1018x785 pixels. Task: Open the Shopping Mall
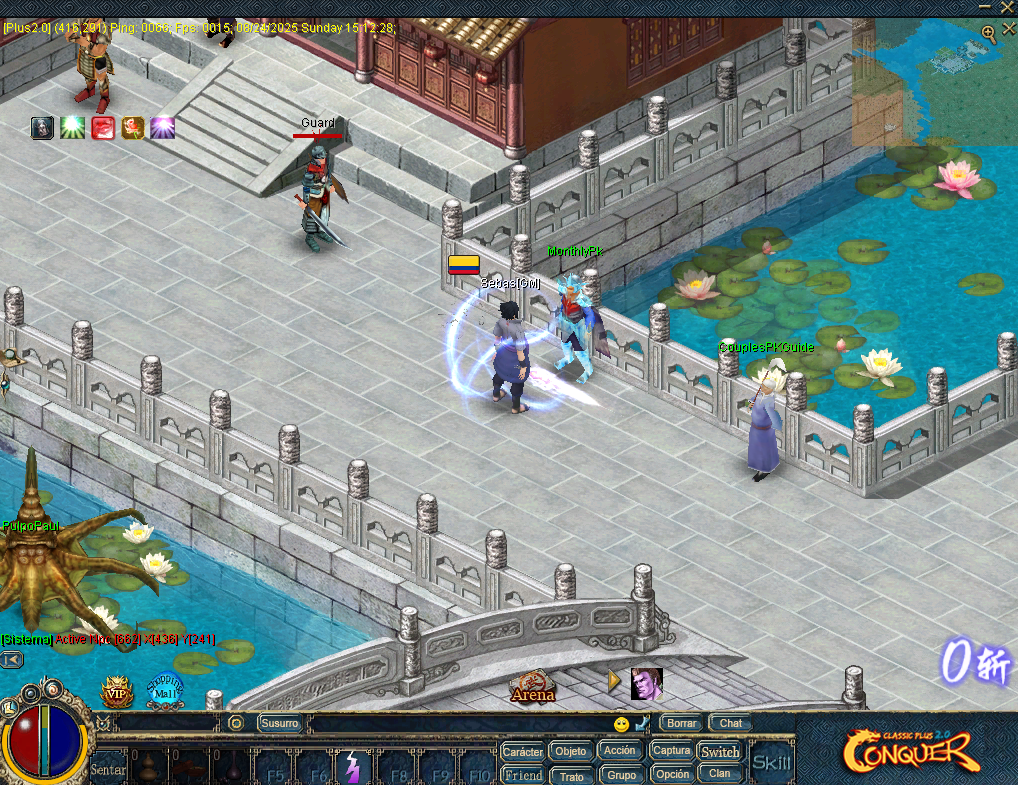point(164,688)
